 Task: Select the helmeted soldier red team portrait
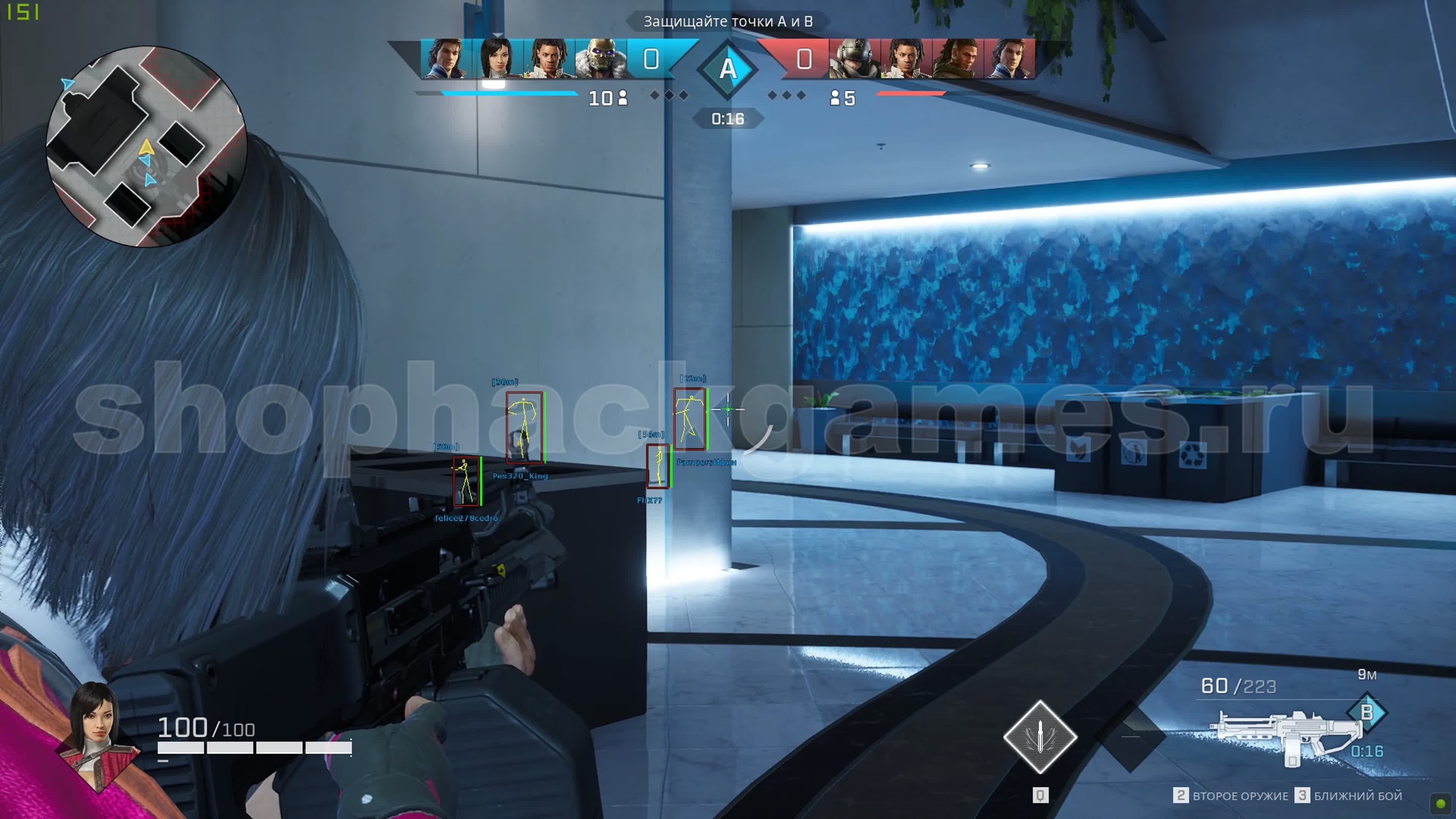click(854, 58)
